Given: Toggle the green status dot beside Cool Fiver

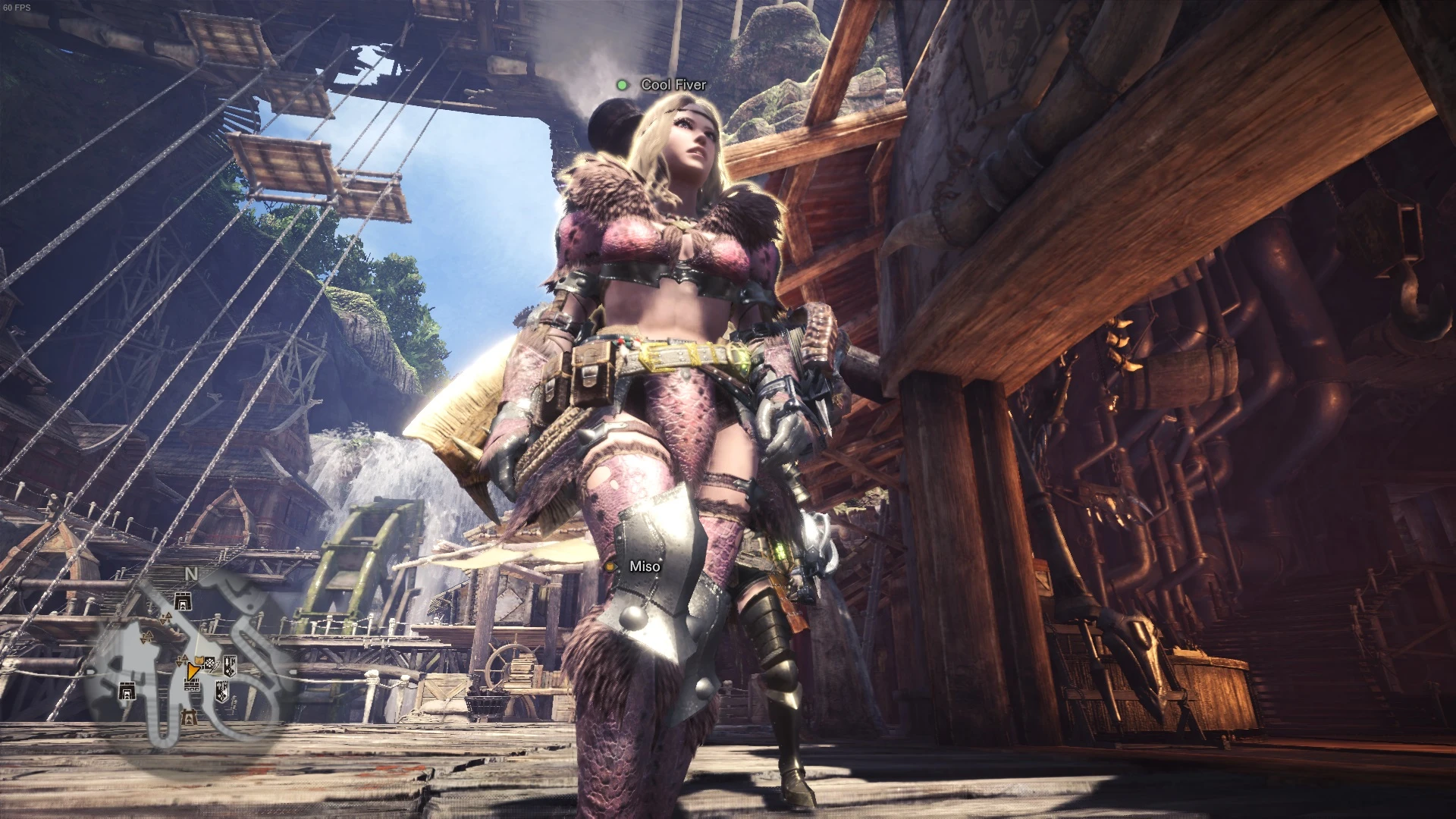Looking at the screenshot, I should 623,85.
